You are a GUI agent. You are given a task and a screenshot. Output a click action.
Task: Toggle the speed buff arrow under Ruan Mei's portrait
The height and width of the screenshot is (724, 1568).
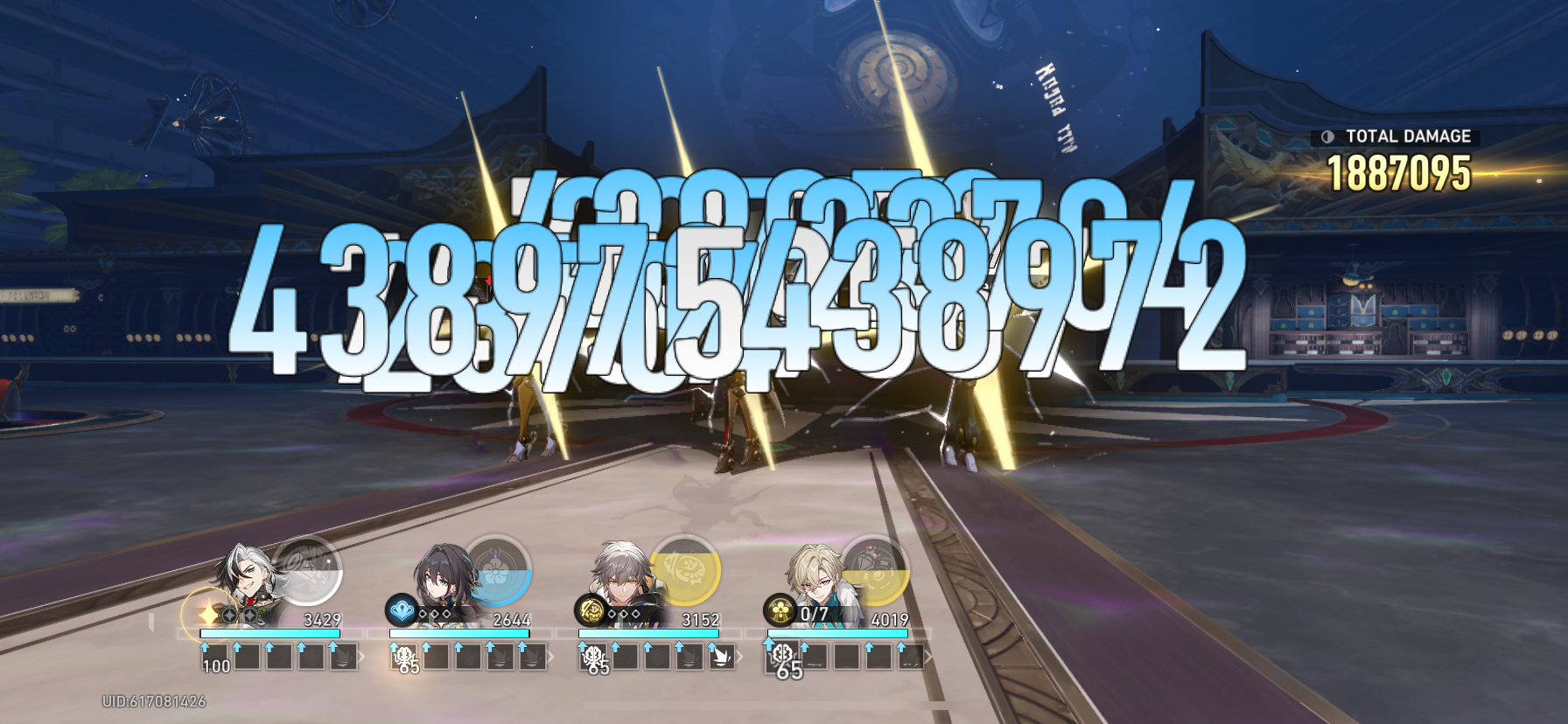tap(392, 647)
